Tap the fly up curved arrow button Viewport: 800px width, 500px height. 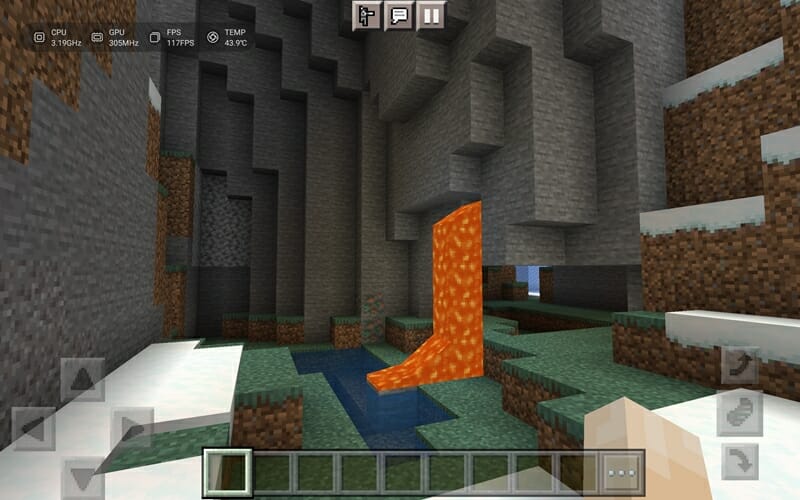point(740,365)
